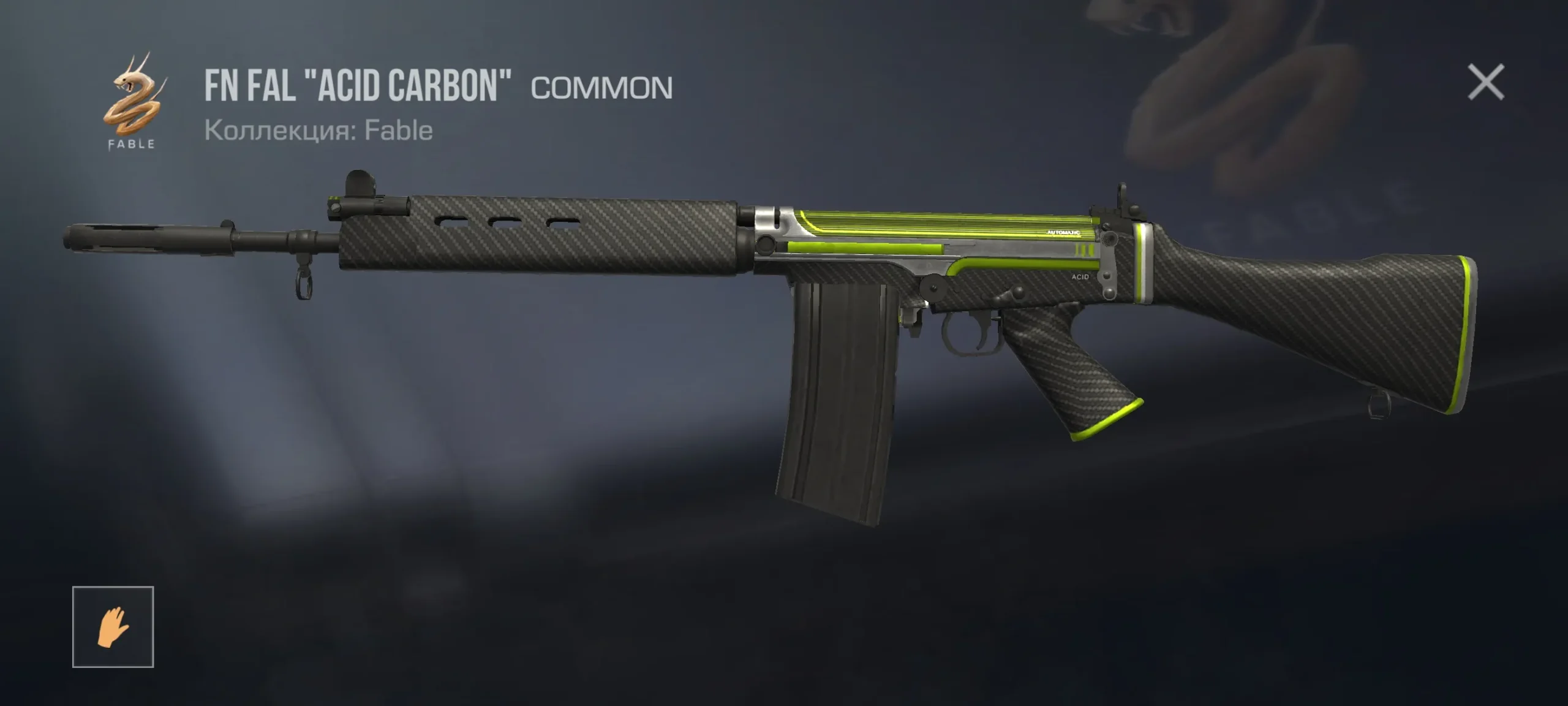
Task: Open the COMMON rarity details
Action: coord(601,88)
